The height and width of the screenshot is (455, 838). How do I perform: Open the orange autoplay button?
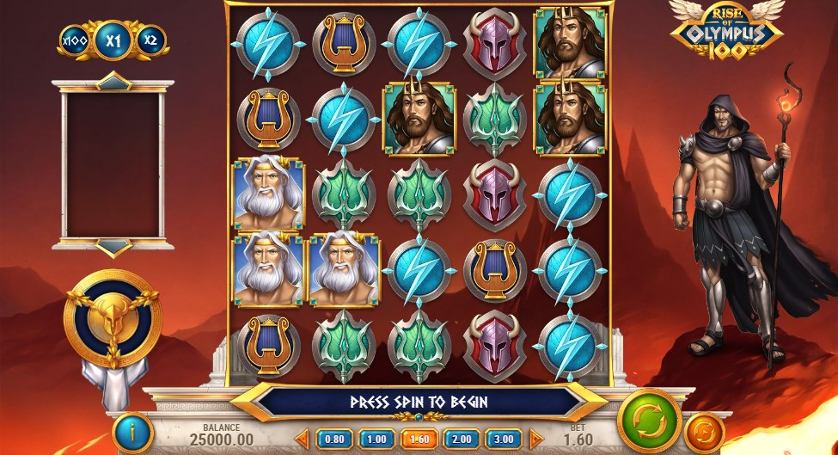pyautogui.click(x=706, y=433)
